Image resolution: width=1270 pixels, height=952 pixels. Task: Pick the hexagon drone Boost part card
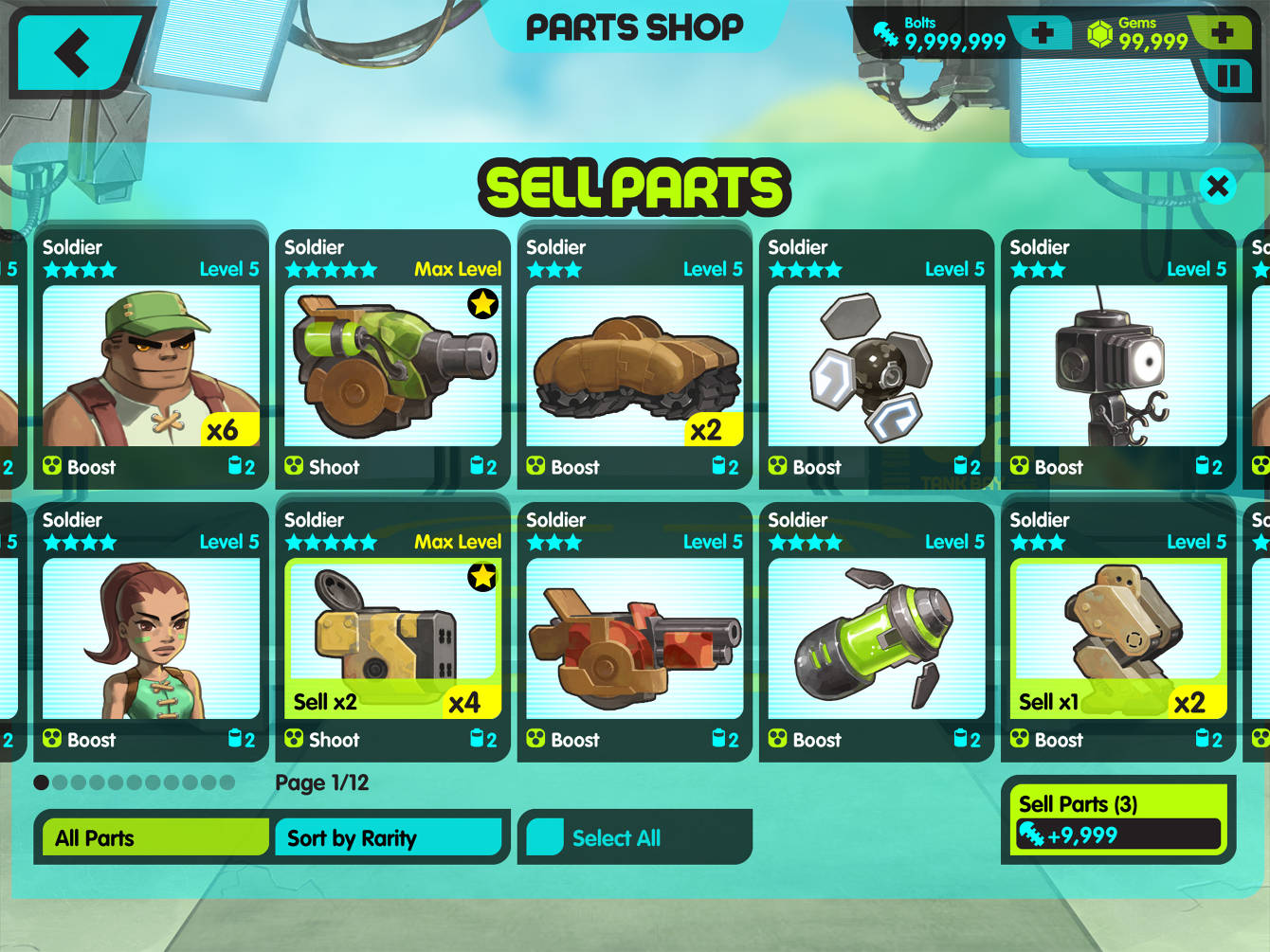coord(877,360)
